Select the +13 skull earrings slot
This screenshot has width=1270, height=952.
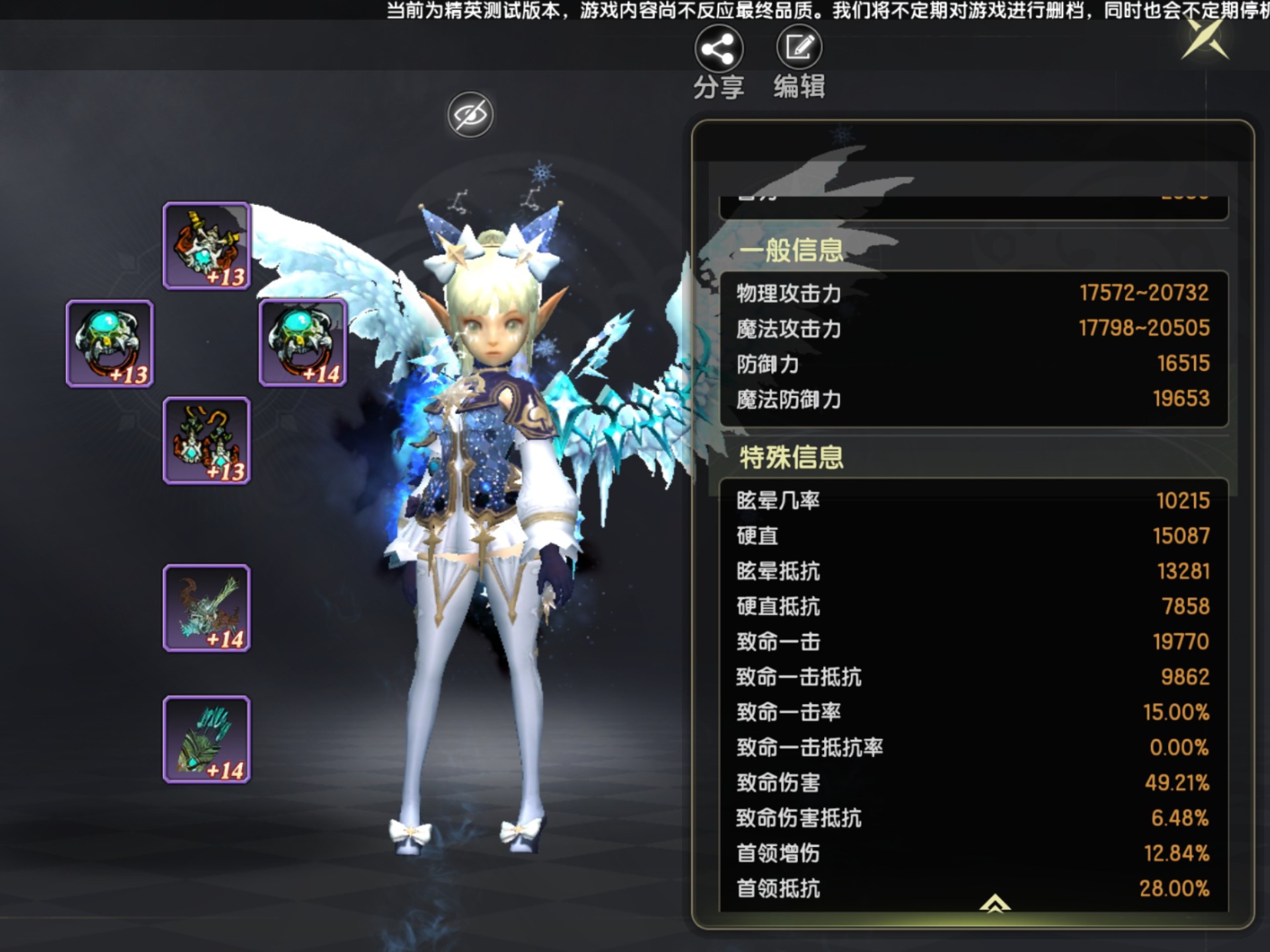(207, 441)
